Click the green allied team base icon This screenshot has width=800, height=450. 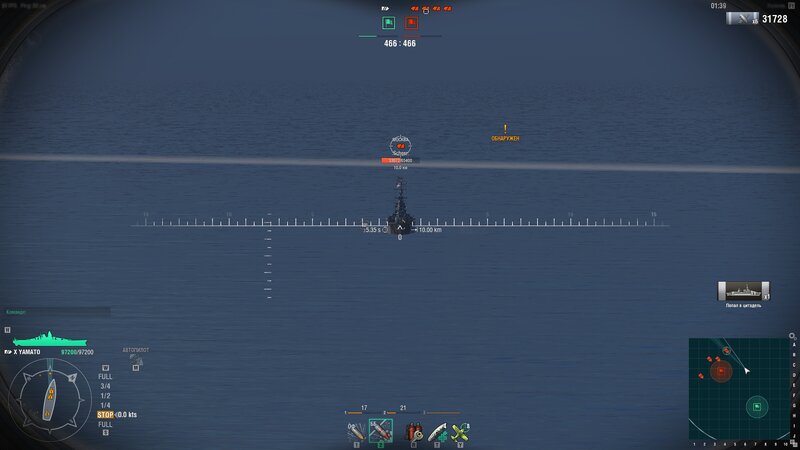(x=388, y=22)
